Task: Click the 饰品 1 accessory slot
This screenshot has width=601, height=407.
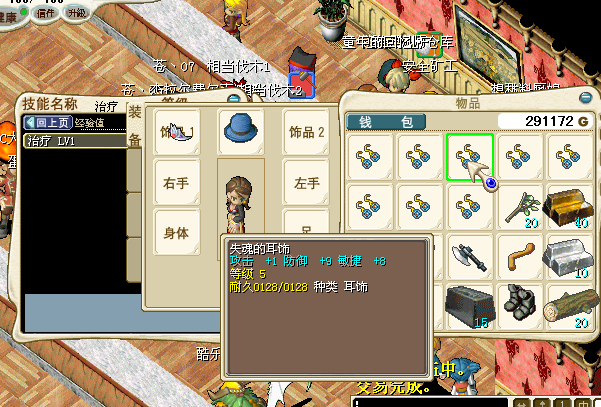Action: 177,132
